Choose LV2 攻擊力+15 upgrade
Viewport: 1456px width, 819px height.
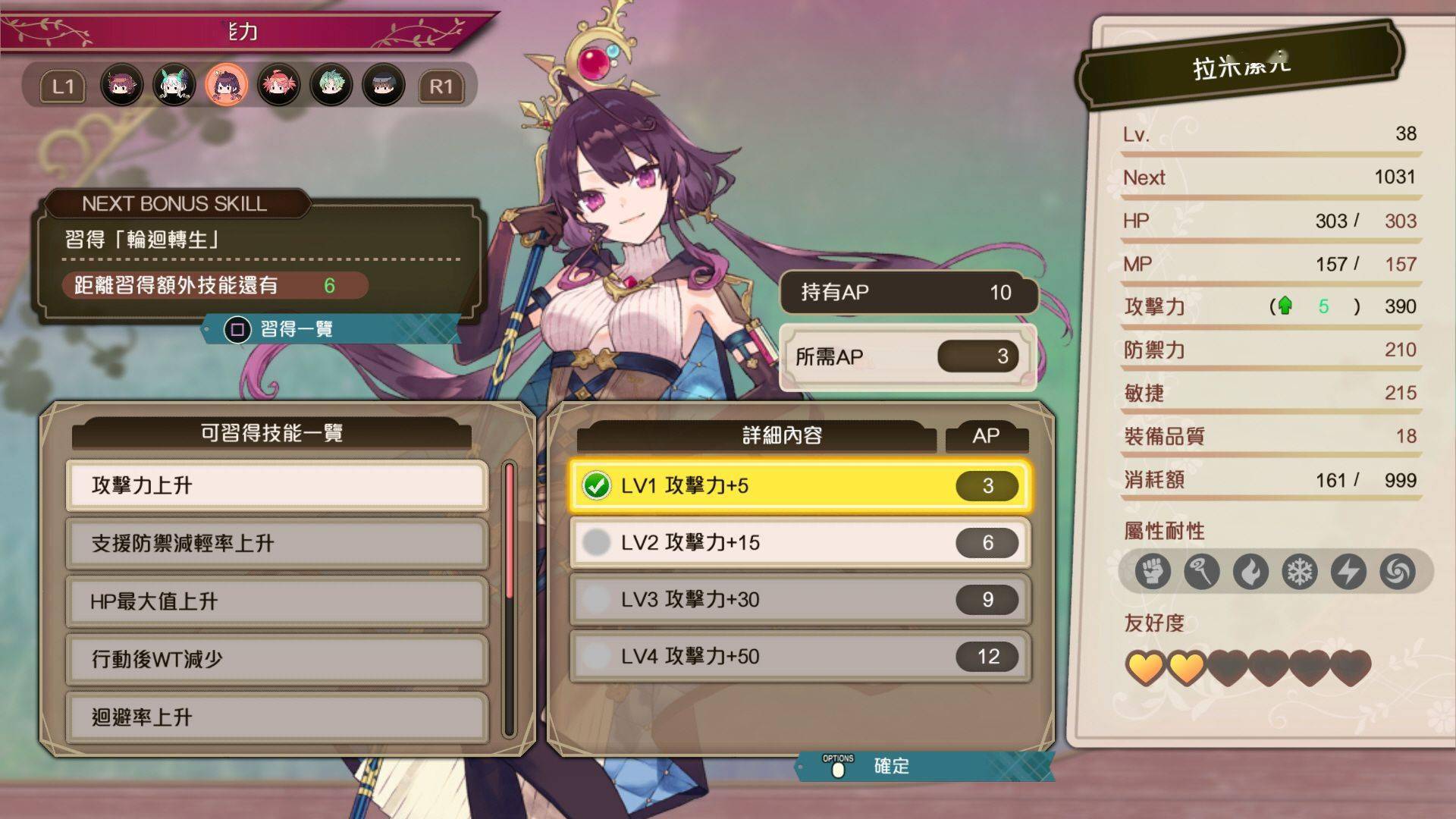pos(800,542)
